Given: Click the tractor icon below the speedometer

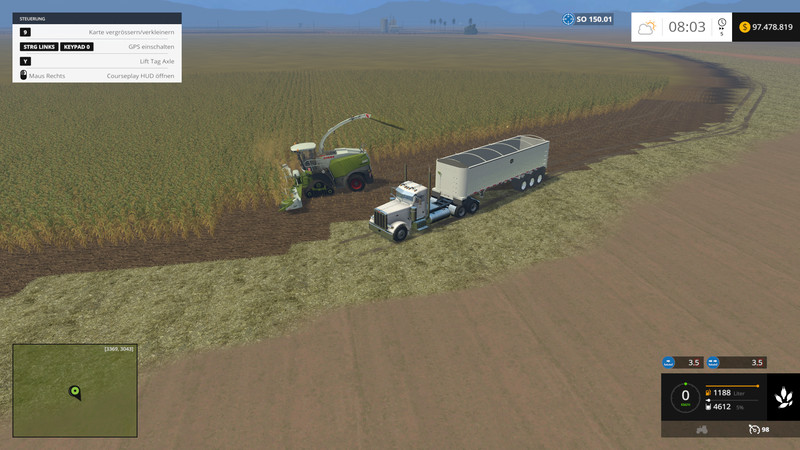Looking at the screenshot, I should pyautogui.click(x=702, y=429).
